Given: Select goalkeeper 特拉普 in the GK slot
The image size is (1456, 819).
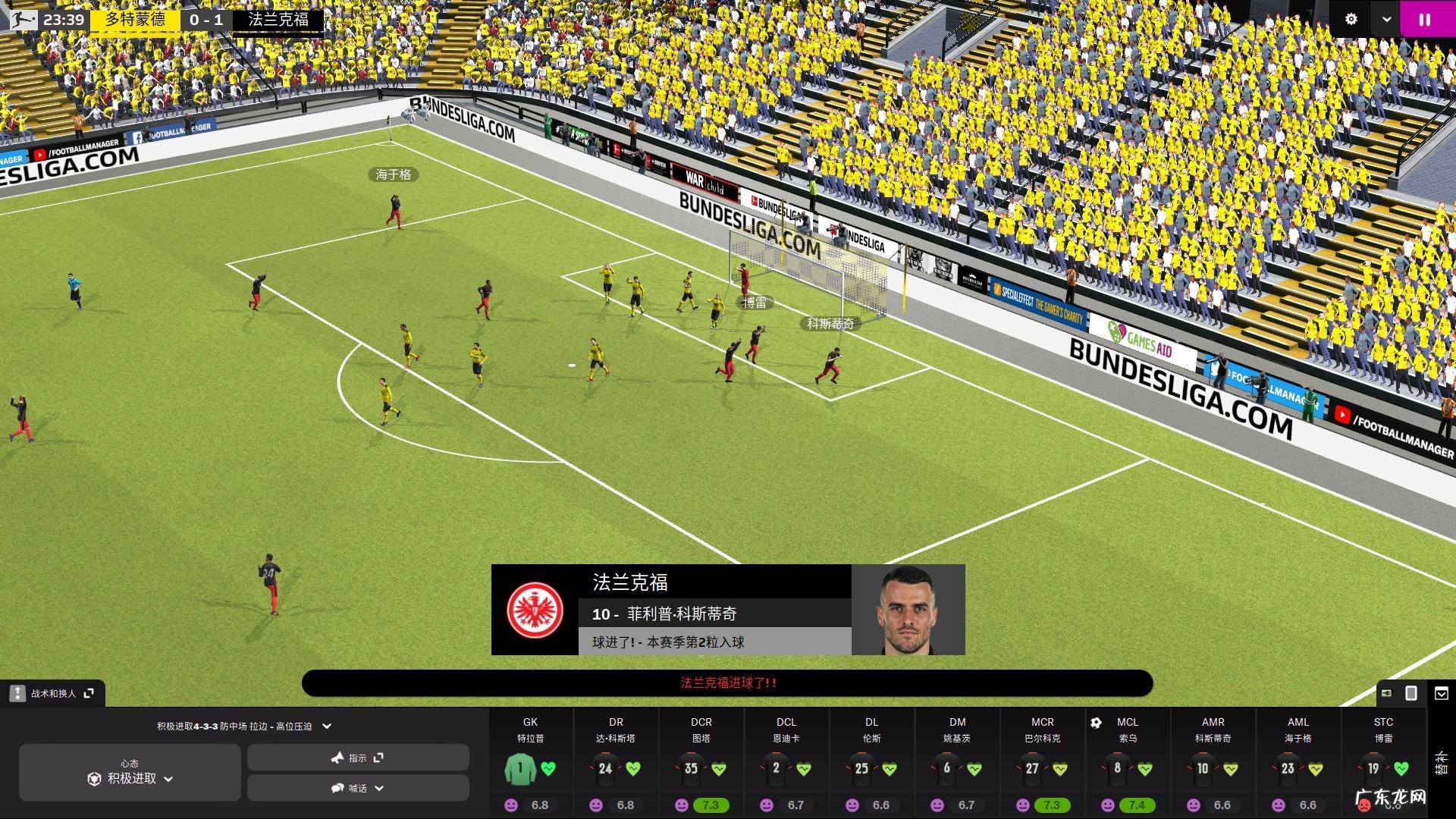Looking at the screenshot, I should (x=520, y=768).
